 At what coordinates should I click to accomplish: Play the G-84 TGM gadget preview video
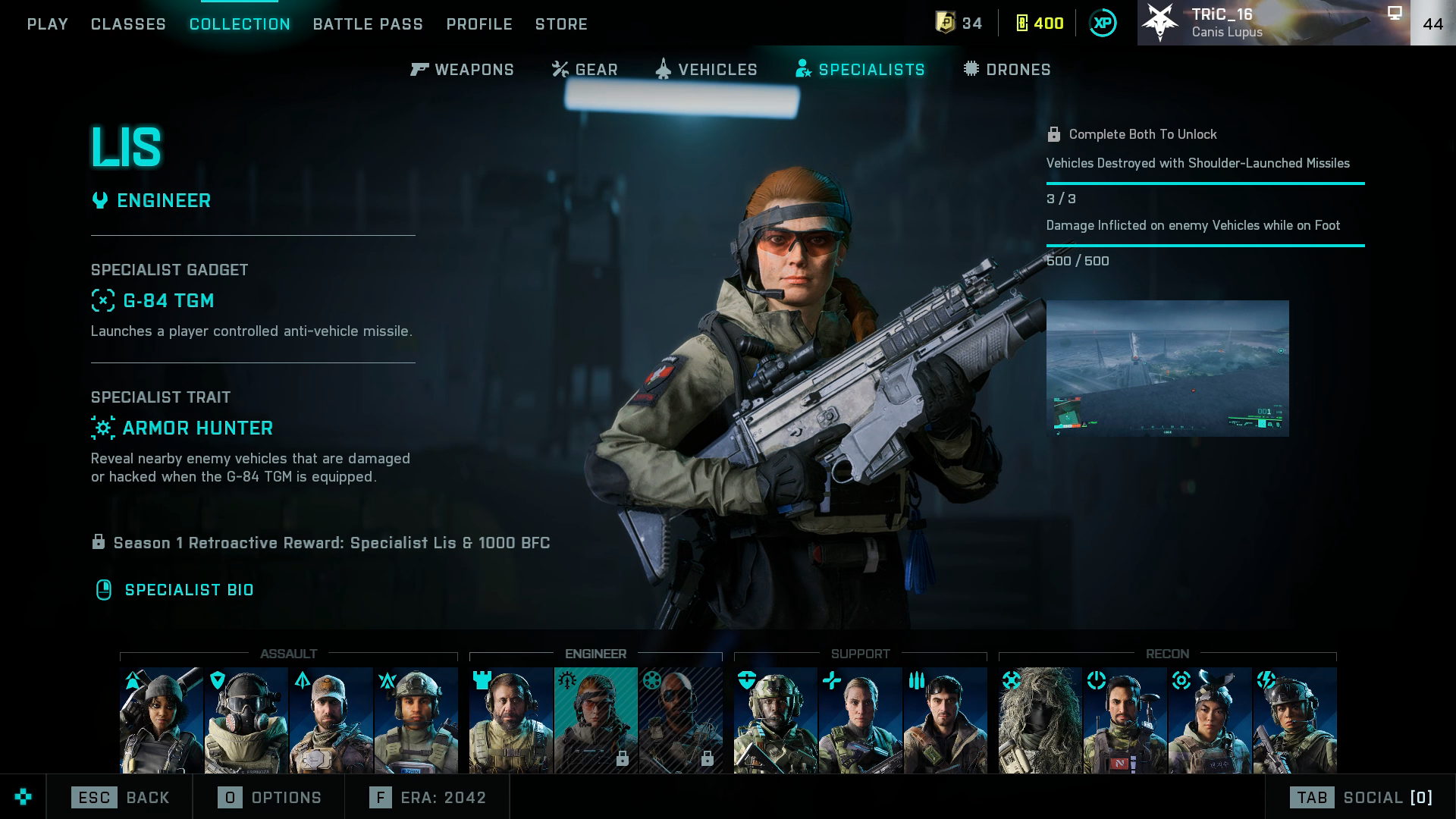pyautogui.click(x=1167, y=369)
